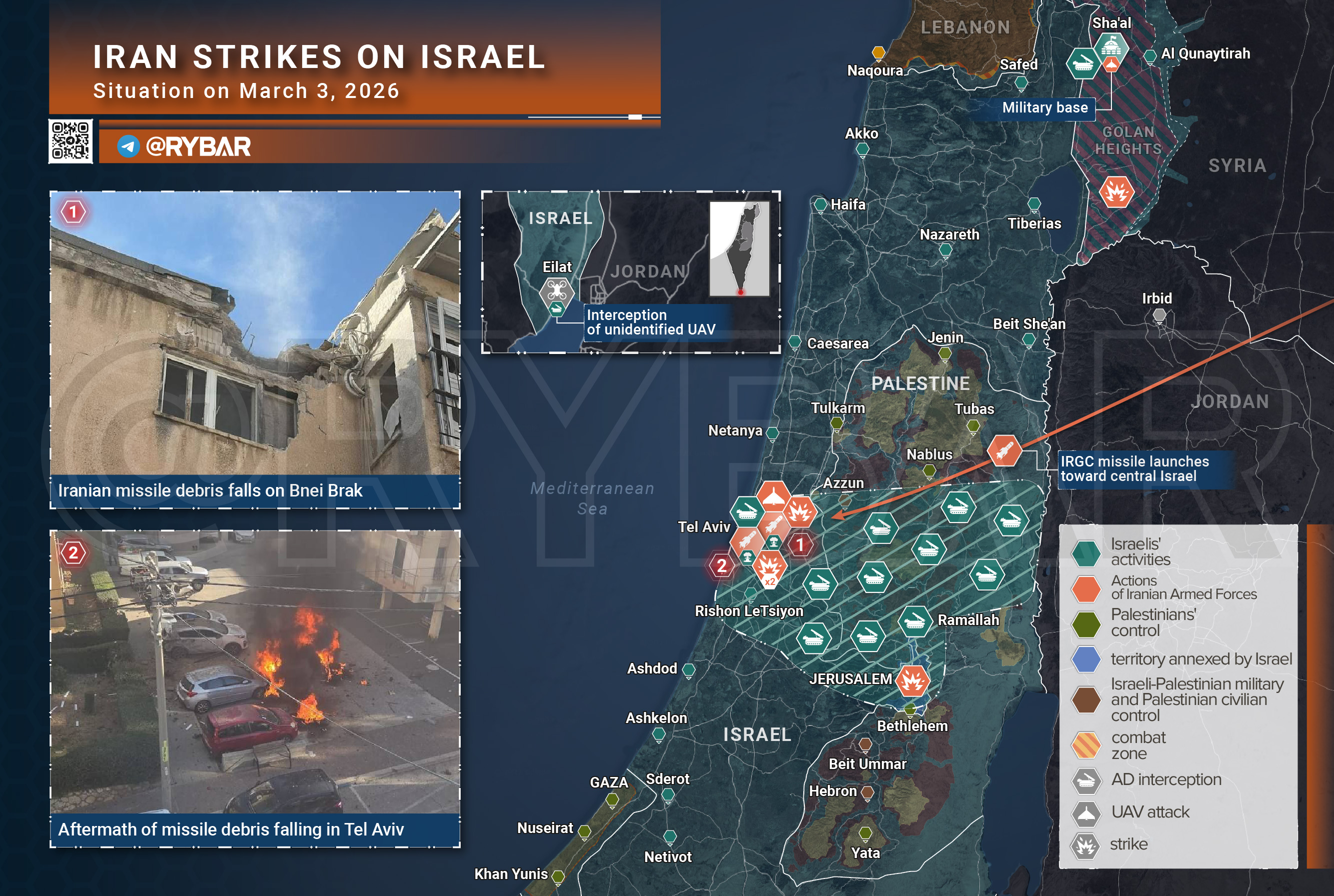
Task: Open the @RYBAR Telegram handle
Action: (198, 147)
